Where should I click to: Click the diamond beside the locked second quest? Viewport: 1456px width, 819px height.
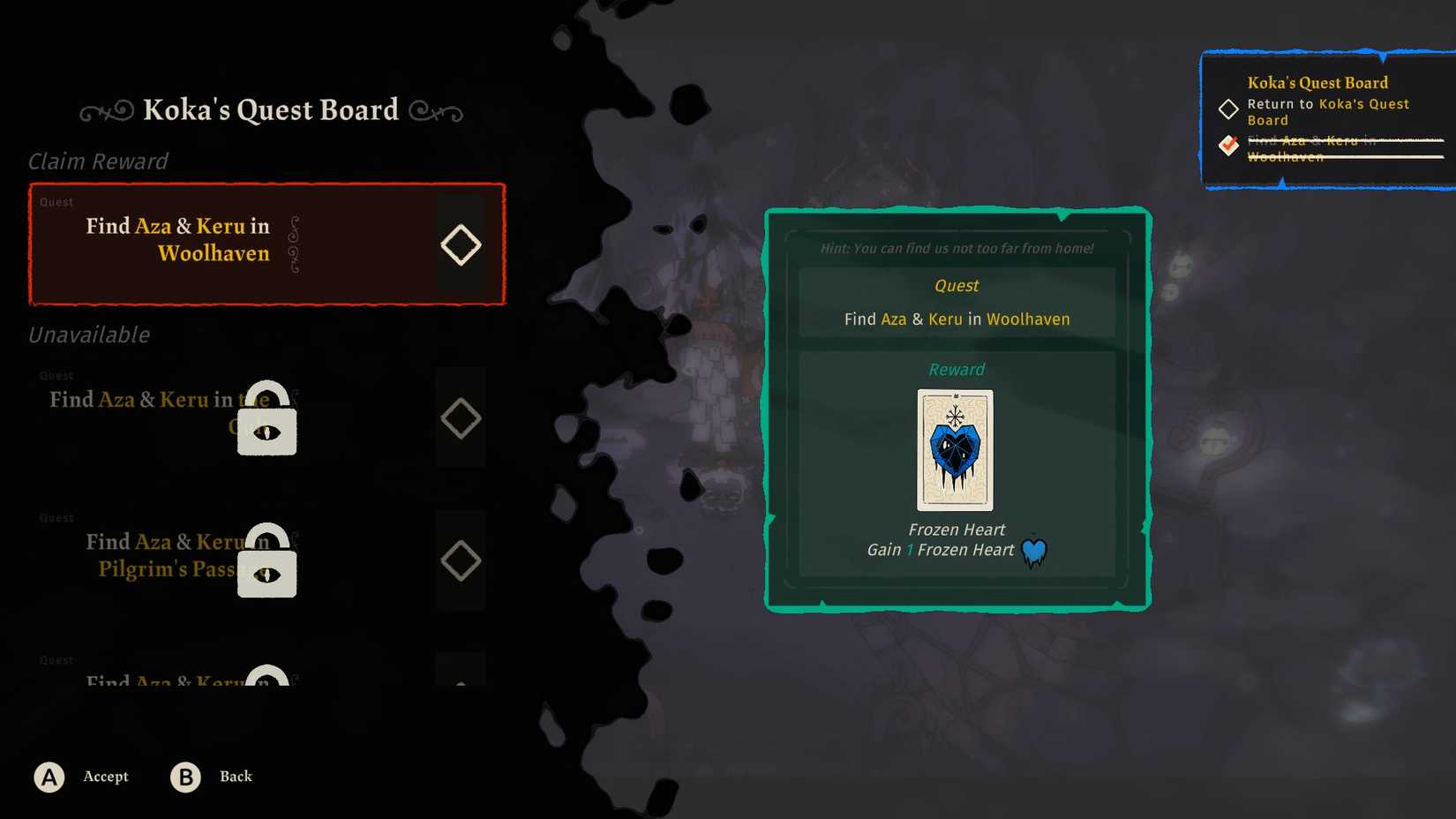click(x=460, y=418)
